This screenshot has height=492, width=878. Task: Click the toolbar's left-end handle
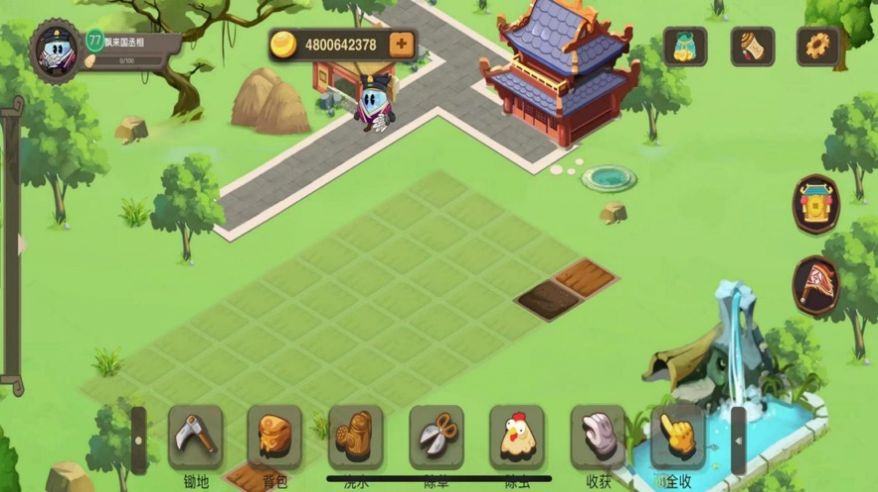tap(138, 440)
